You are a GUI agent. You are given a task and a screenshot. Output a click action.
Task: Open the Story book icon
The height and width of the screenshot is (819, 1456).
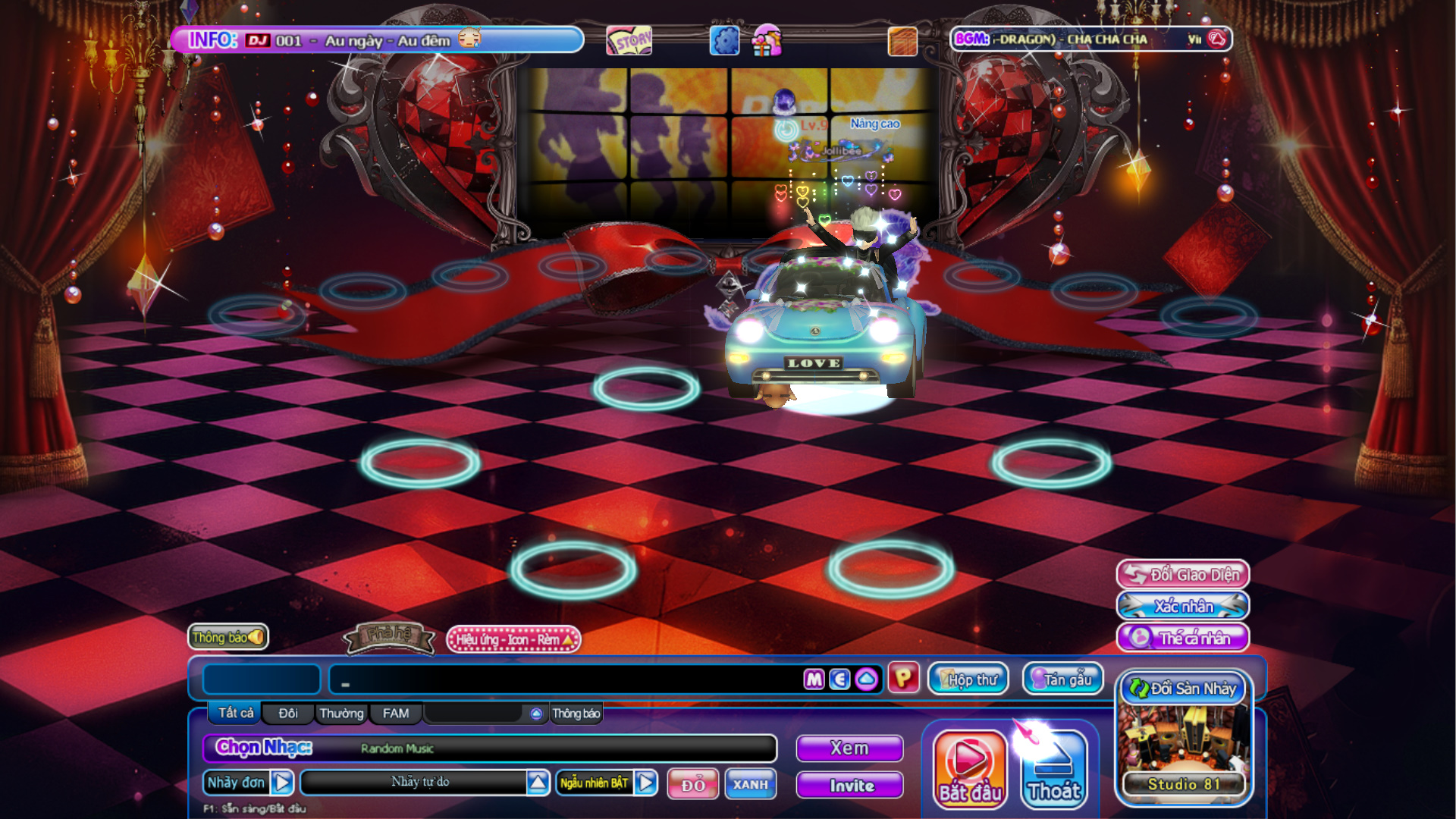tap(629, 40)
